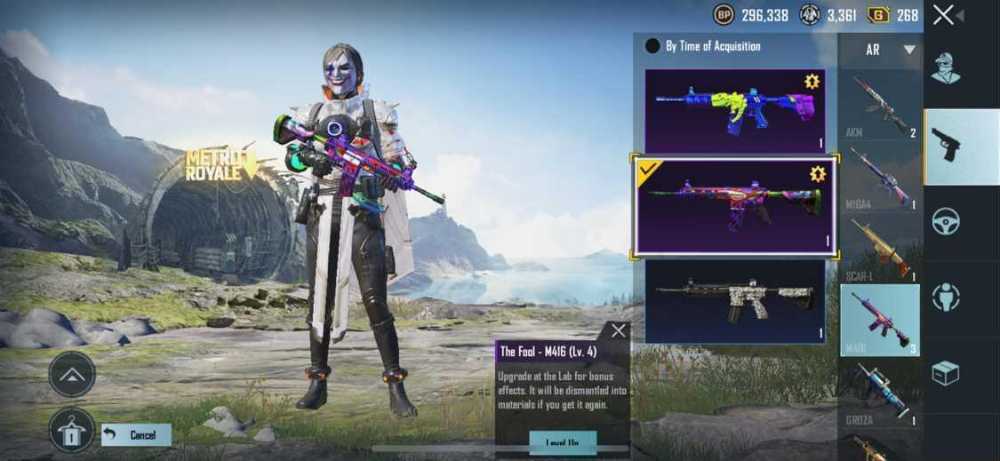Select the highlighted M416 weapon entry
This screenshot has width=1000, height=461.
tap(880, 320)
